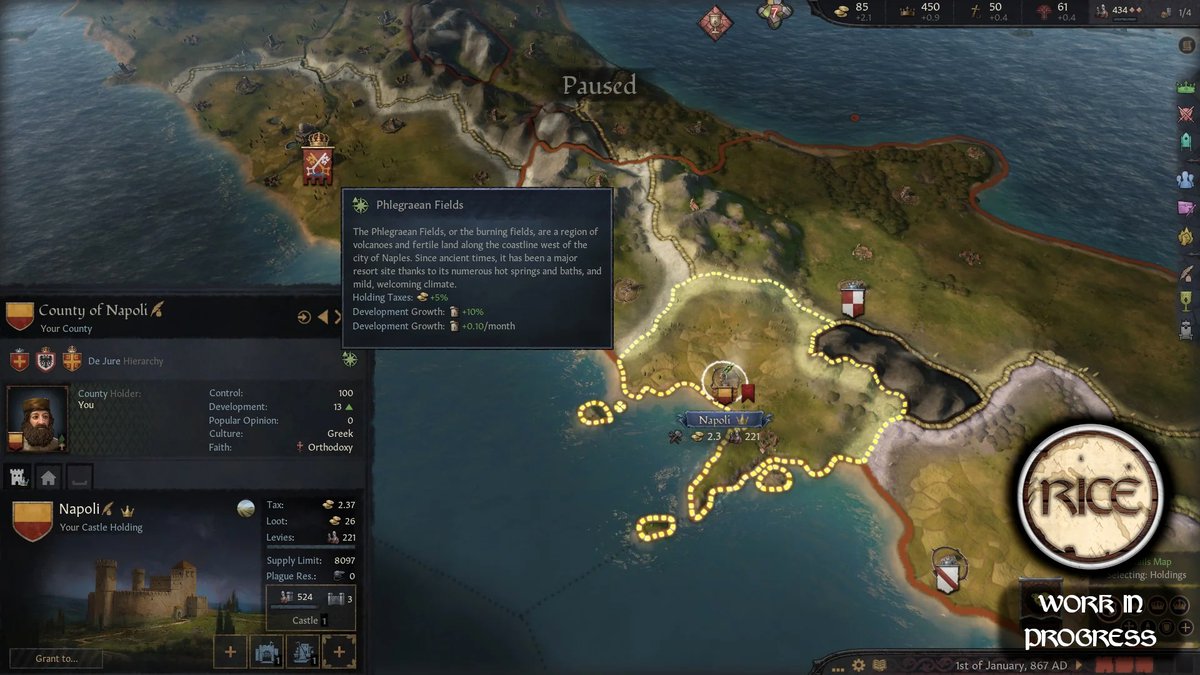Open the ornate duchy building slot
1200x675 pixels.
[339, 652]
